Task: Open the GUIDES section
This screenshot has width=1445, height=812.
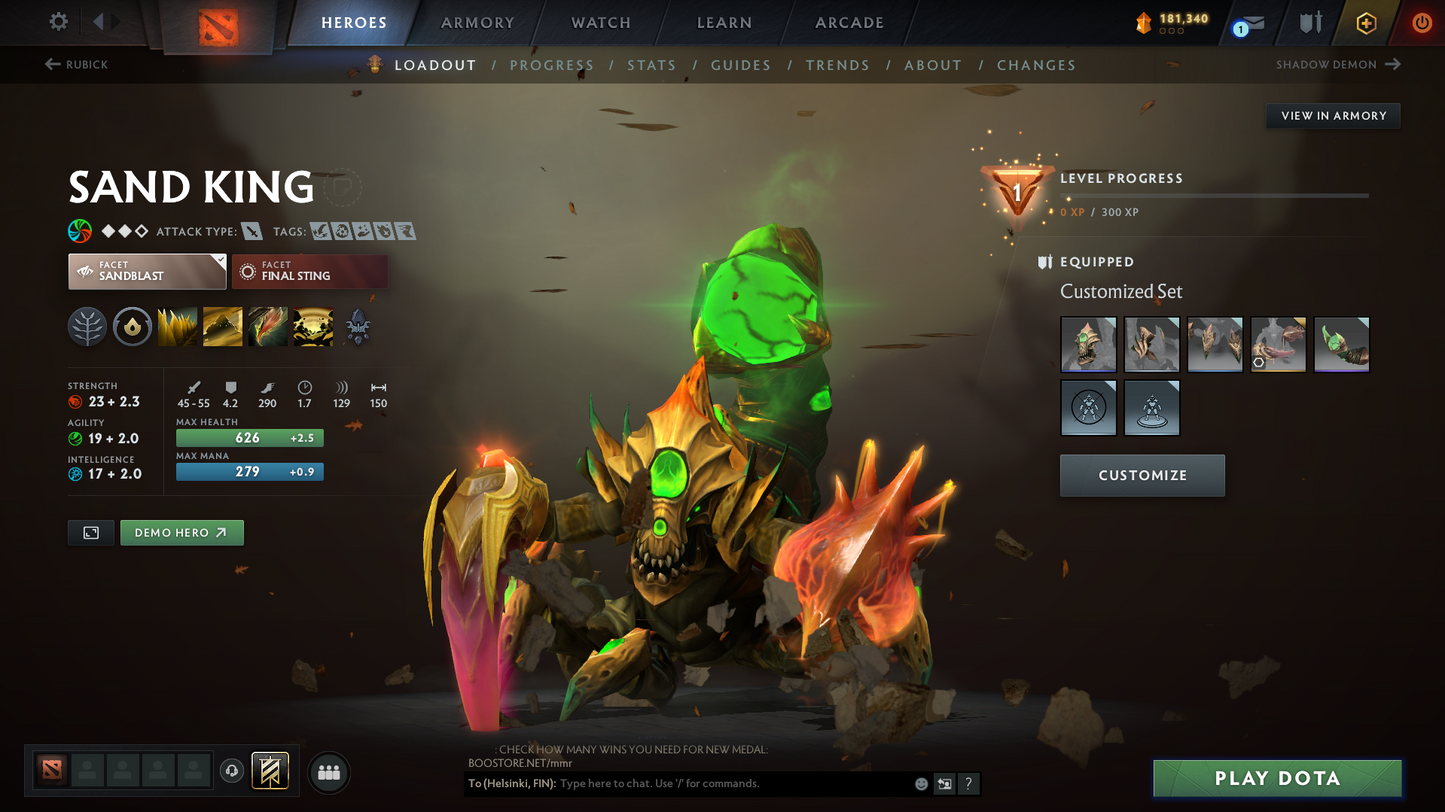Action: (741, 65)
